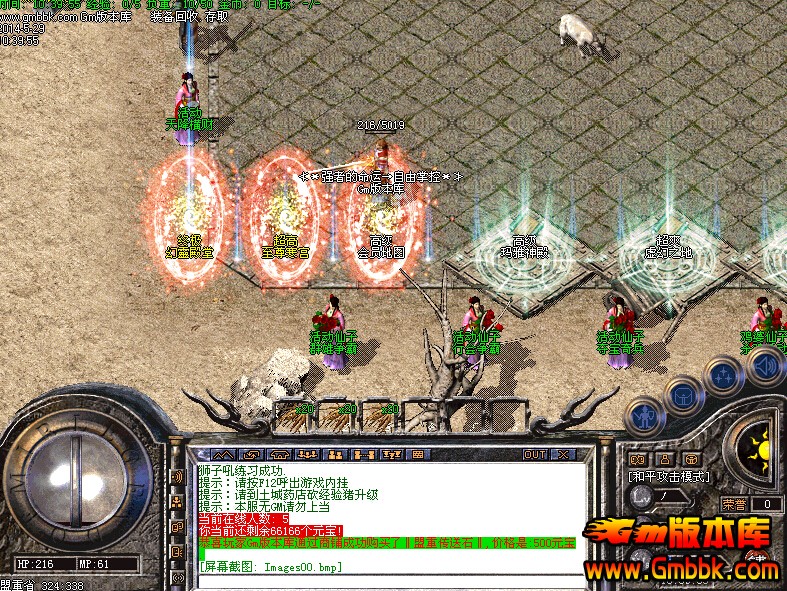Viewport: 787px width, 591px height.
Task: Click the top speaker icon left of chat
Action: [177, 477]
